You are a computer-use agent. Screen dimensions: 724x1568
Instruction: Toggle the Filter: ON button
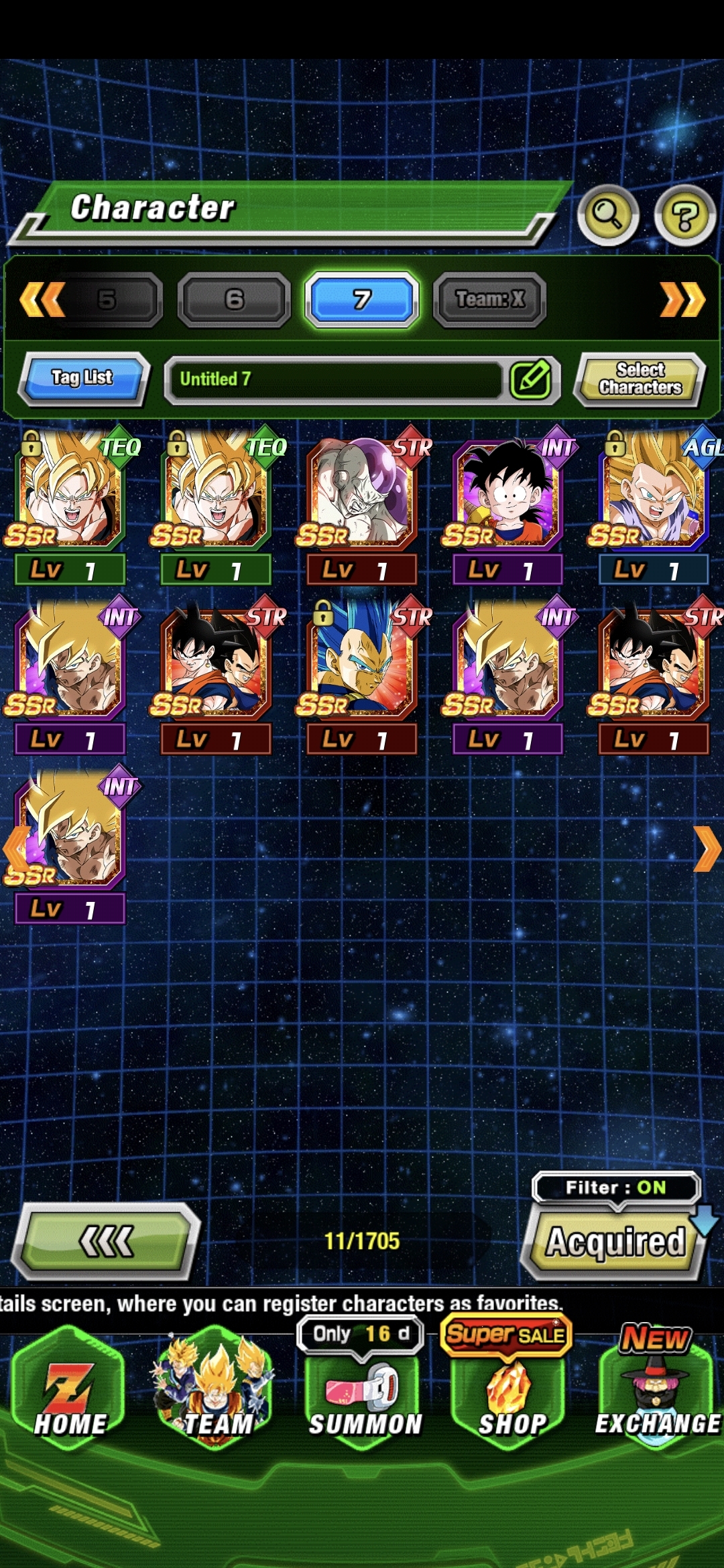coord(615,1188)
